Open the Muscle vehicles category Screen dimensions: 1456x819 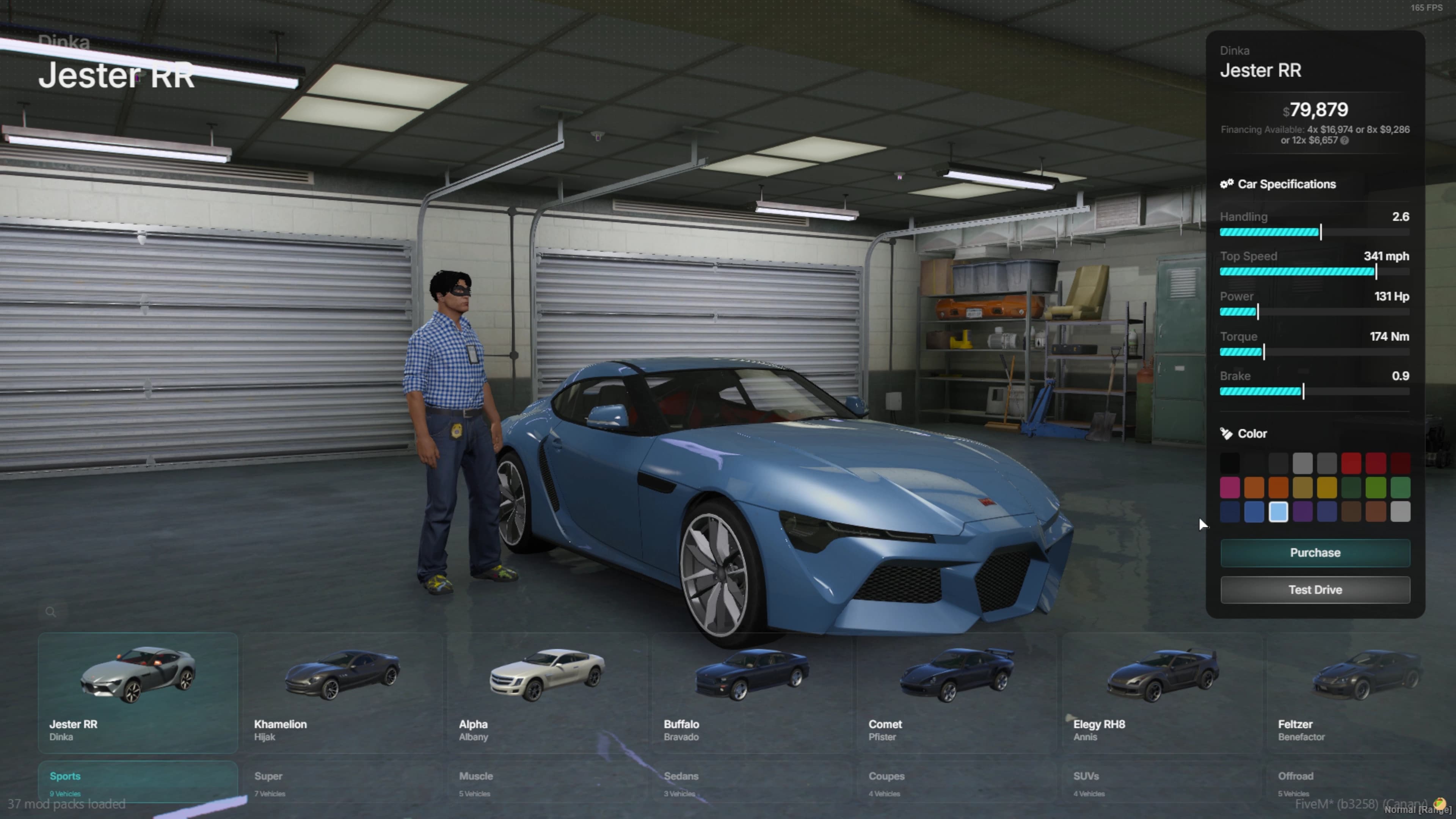coord(475,776)
